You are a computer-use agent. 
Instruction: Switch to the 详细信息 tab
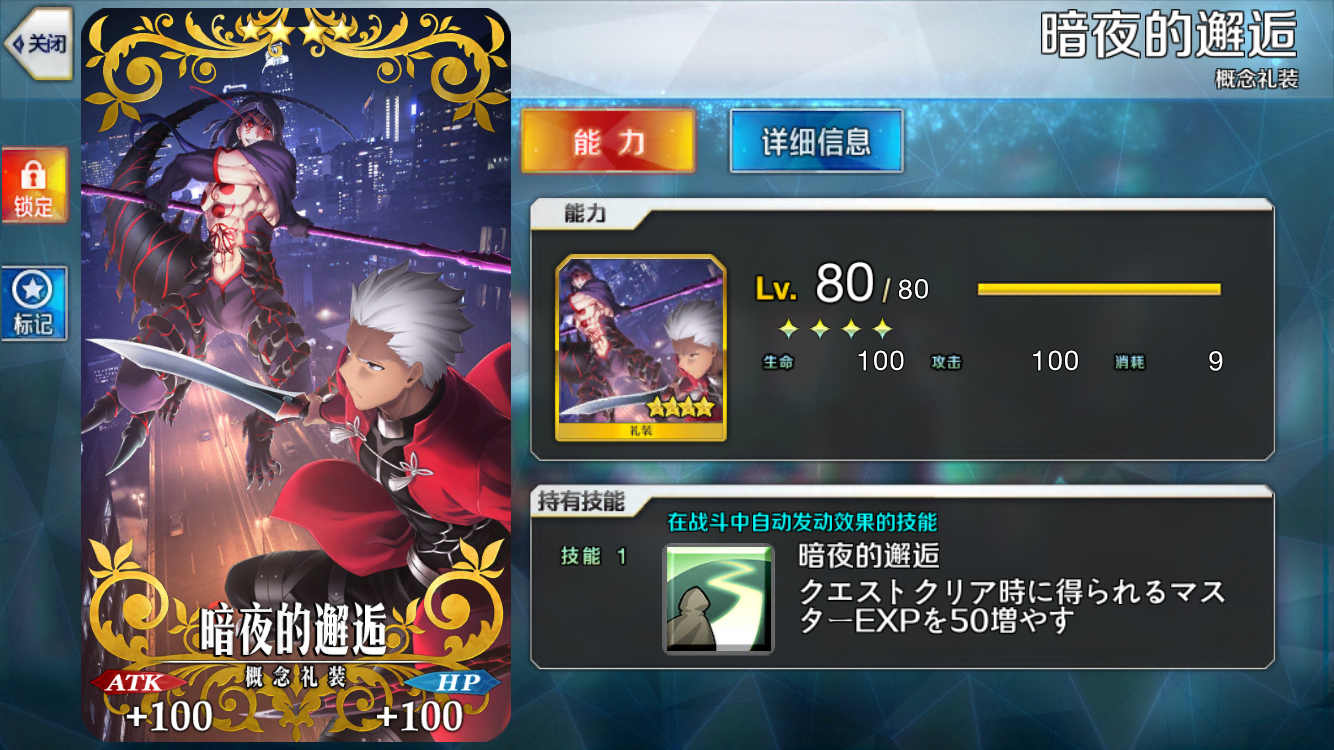(x=816, y=143)
